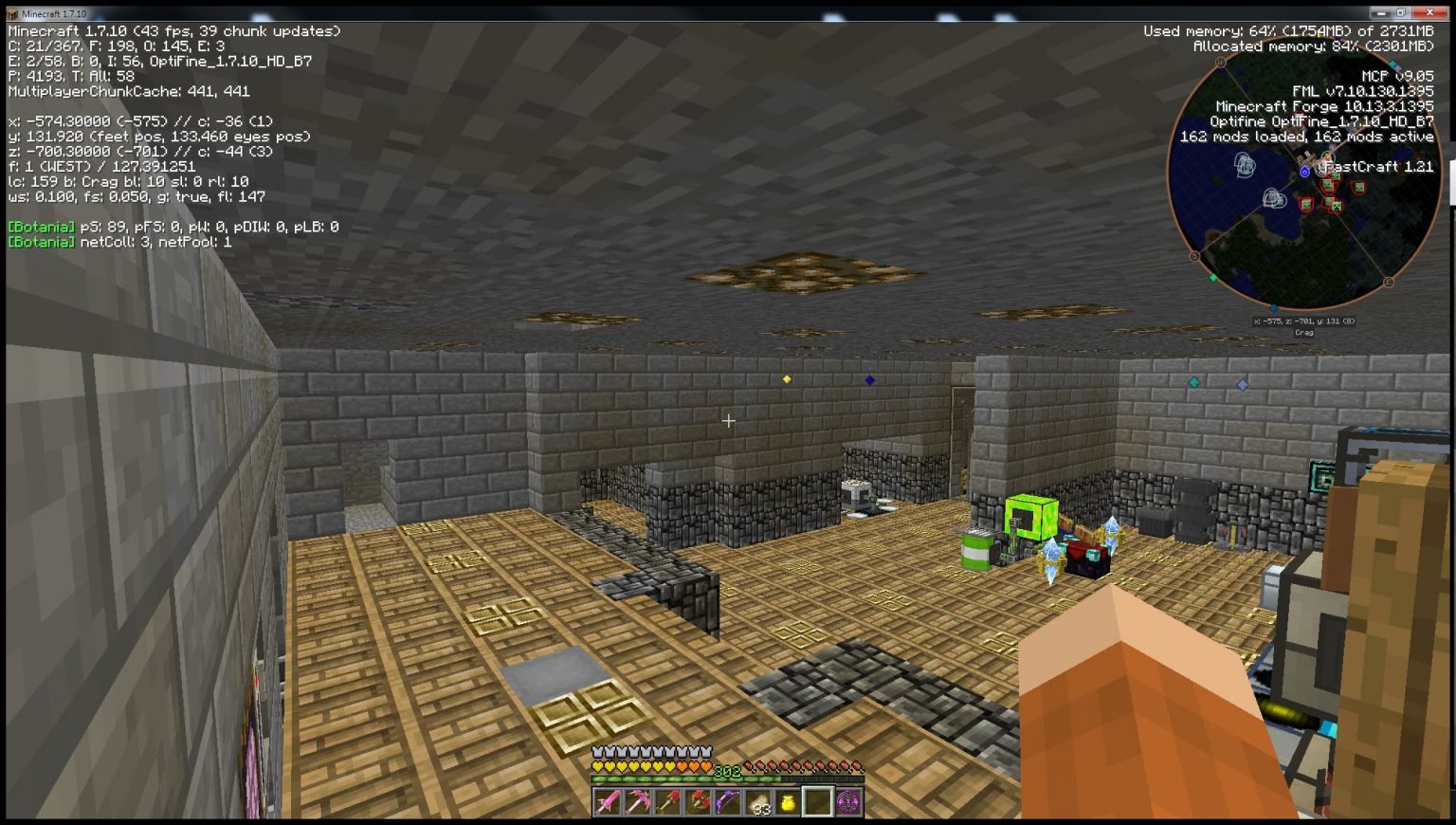This screenshot has height=825, width=1456.
Task: Expand the minimap via the N compass marker
Action: pyautogui.click(x=1219, y=61)
